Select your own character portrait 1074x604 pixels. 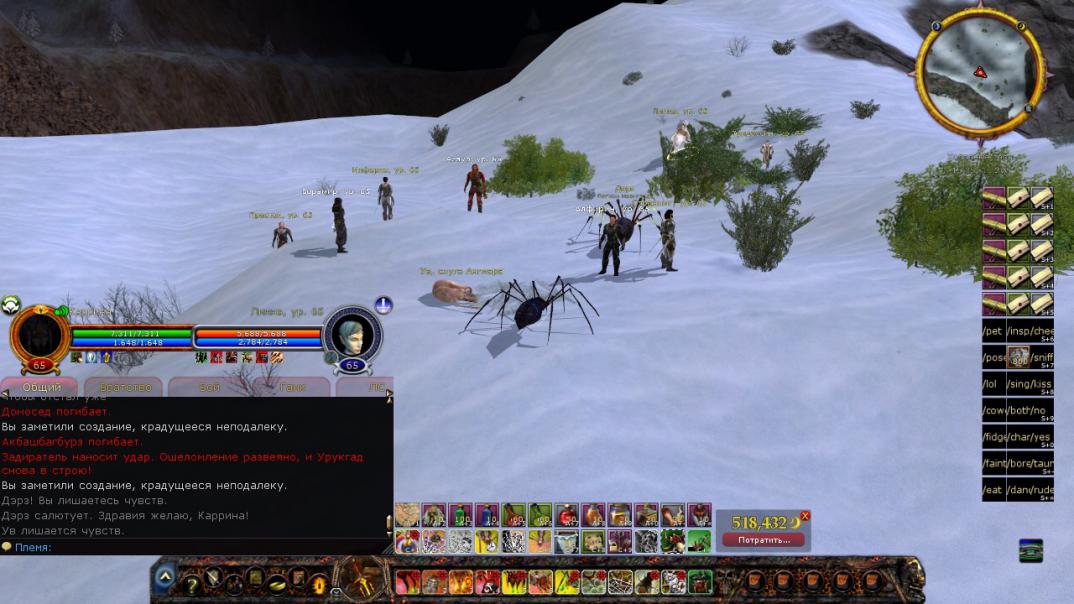click(39, 335)
